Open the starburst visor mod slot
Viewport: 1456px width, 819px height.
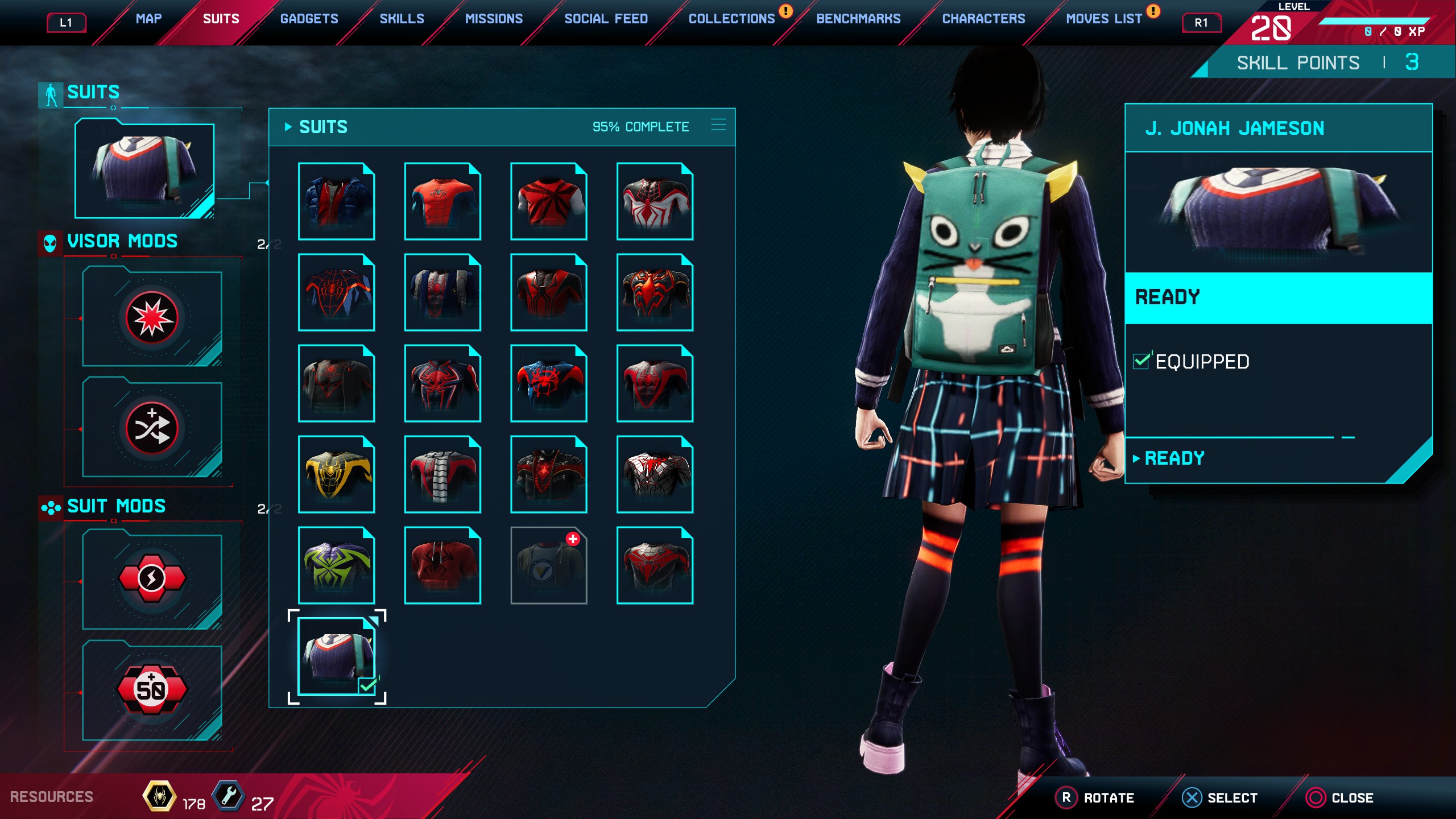[x=152, y=318]
